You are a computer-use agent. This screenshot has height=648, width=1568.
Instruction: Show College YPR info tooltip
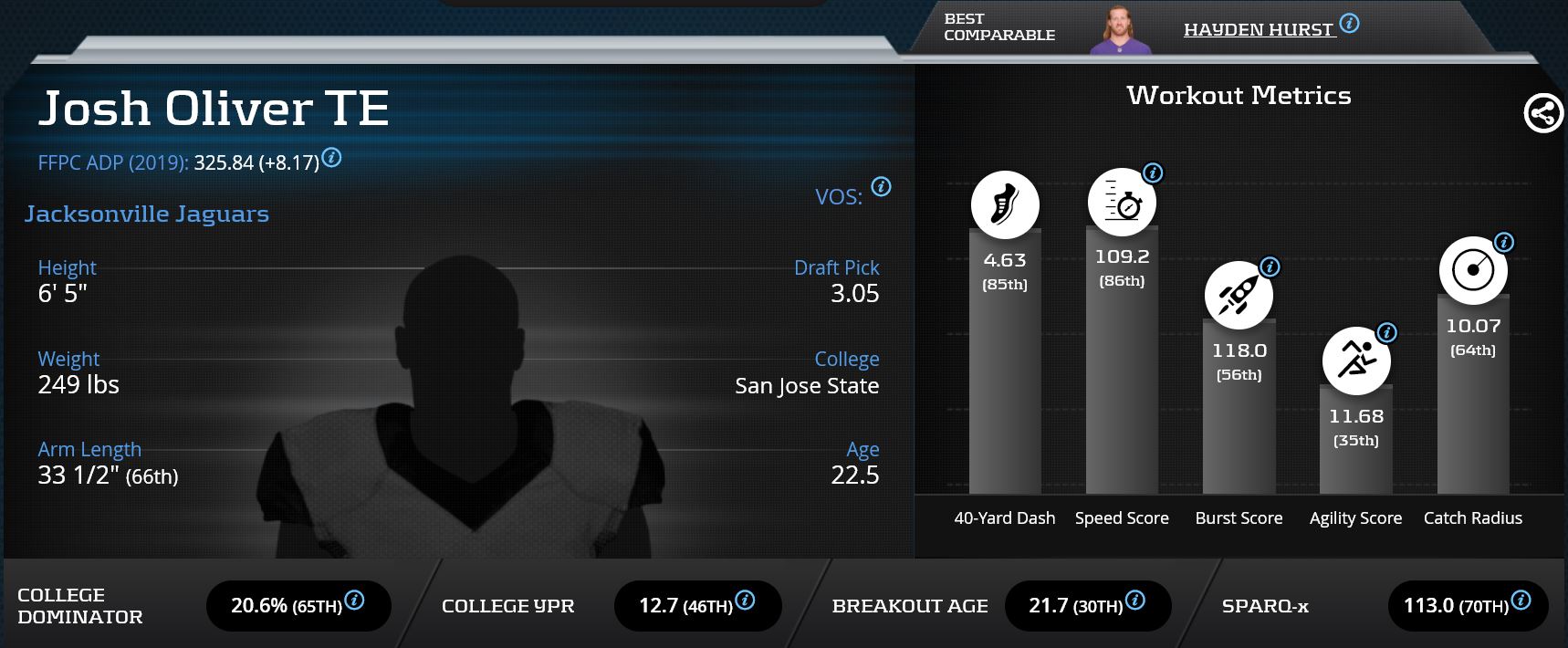click(745, 601)
